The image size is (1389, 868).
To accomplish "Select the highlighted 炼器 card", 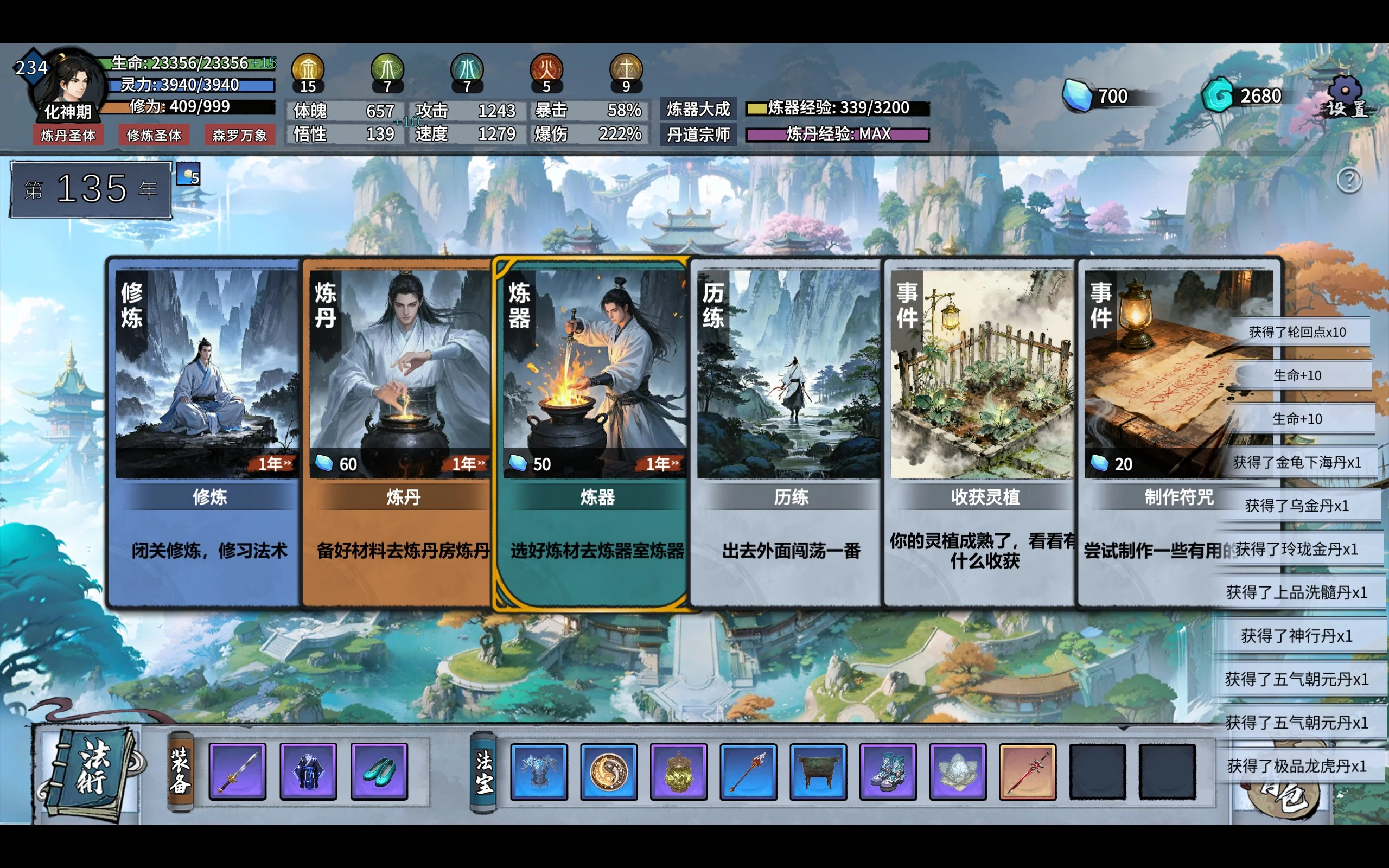I will (591, 431).
